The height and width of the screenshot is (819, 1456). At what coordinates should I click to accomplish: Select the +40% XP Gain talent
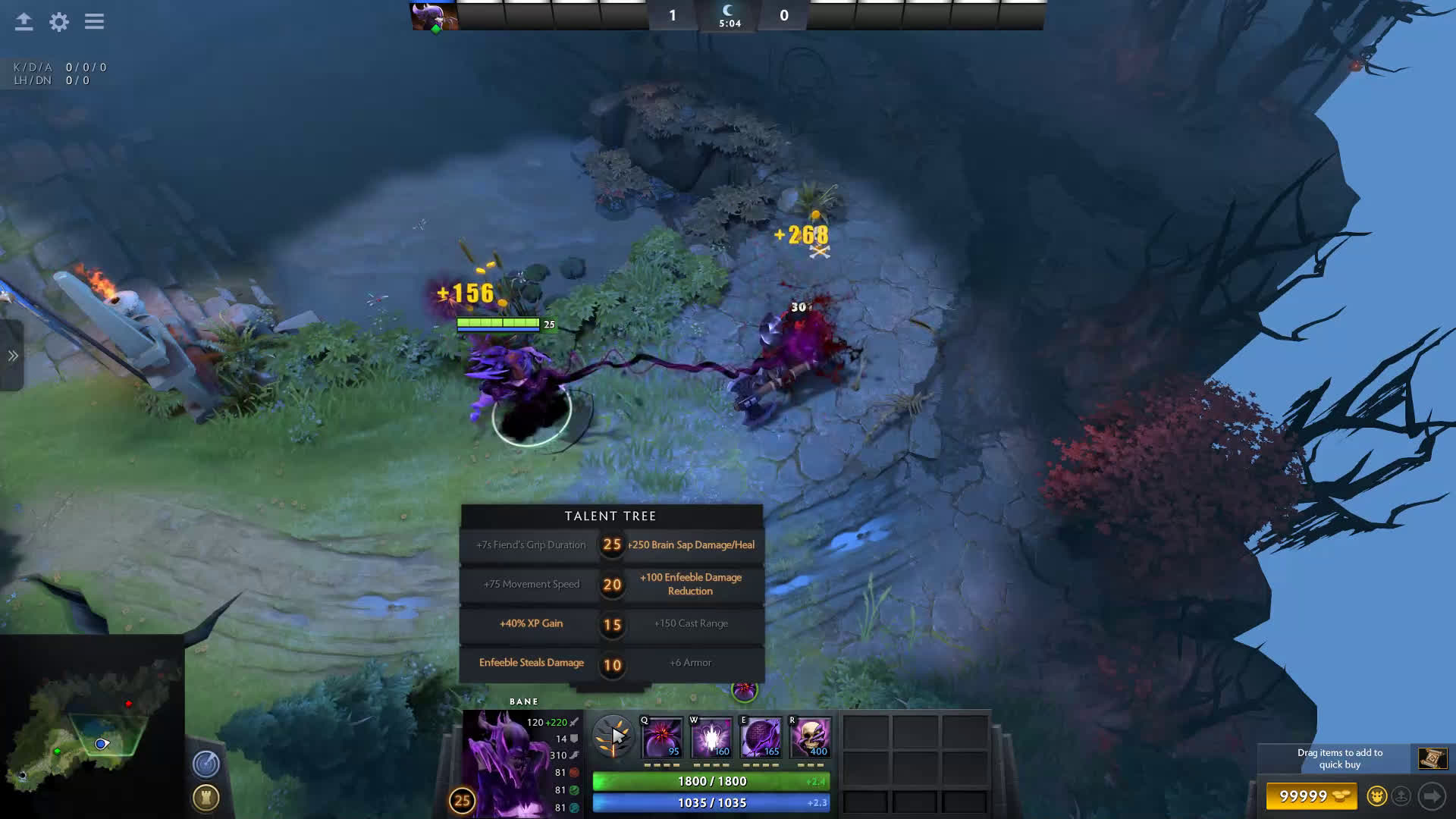click(x=531, y=624)
